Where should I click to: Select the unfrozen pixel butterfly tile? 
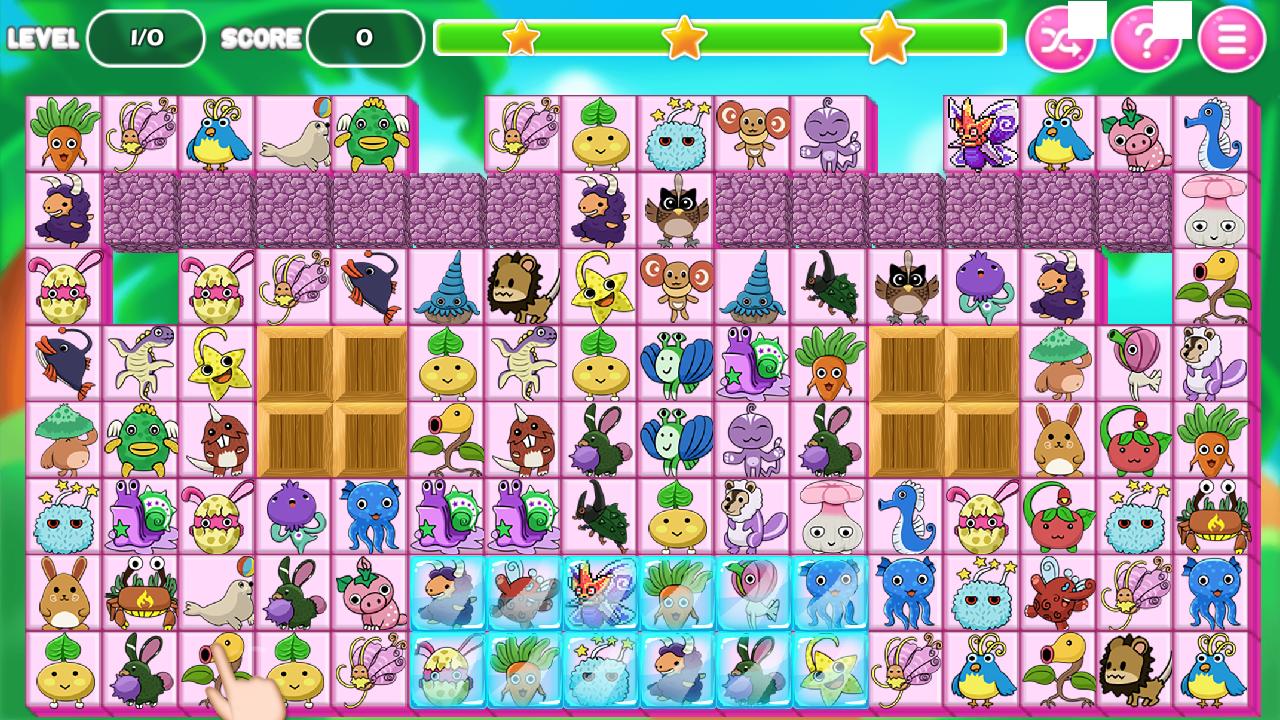click(981, 134)
